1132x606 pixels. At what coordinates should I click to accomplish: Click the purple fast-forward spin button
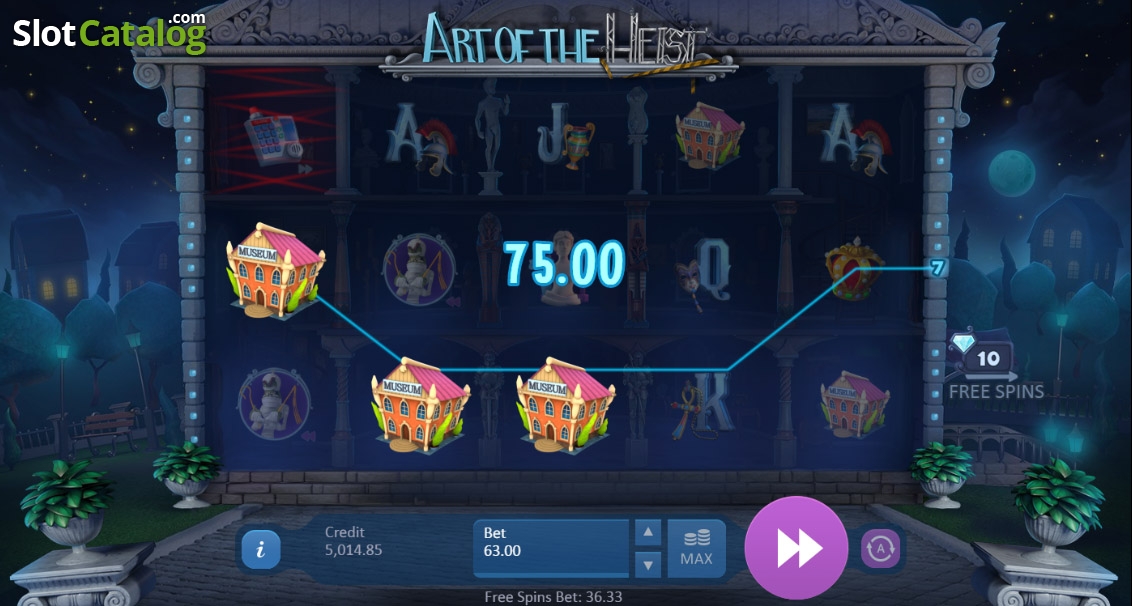[x=797, y=547]
